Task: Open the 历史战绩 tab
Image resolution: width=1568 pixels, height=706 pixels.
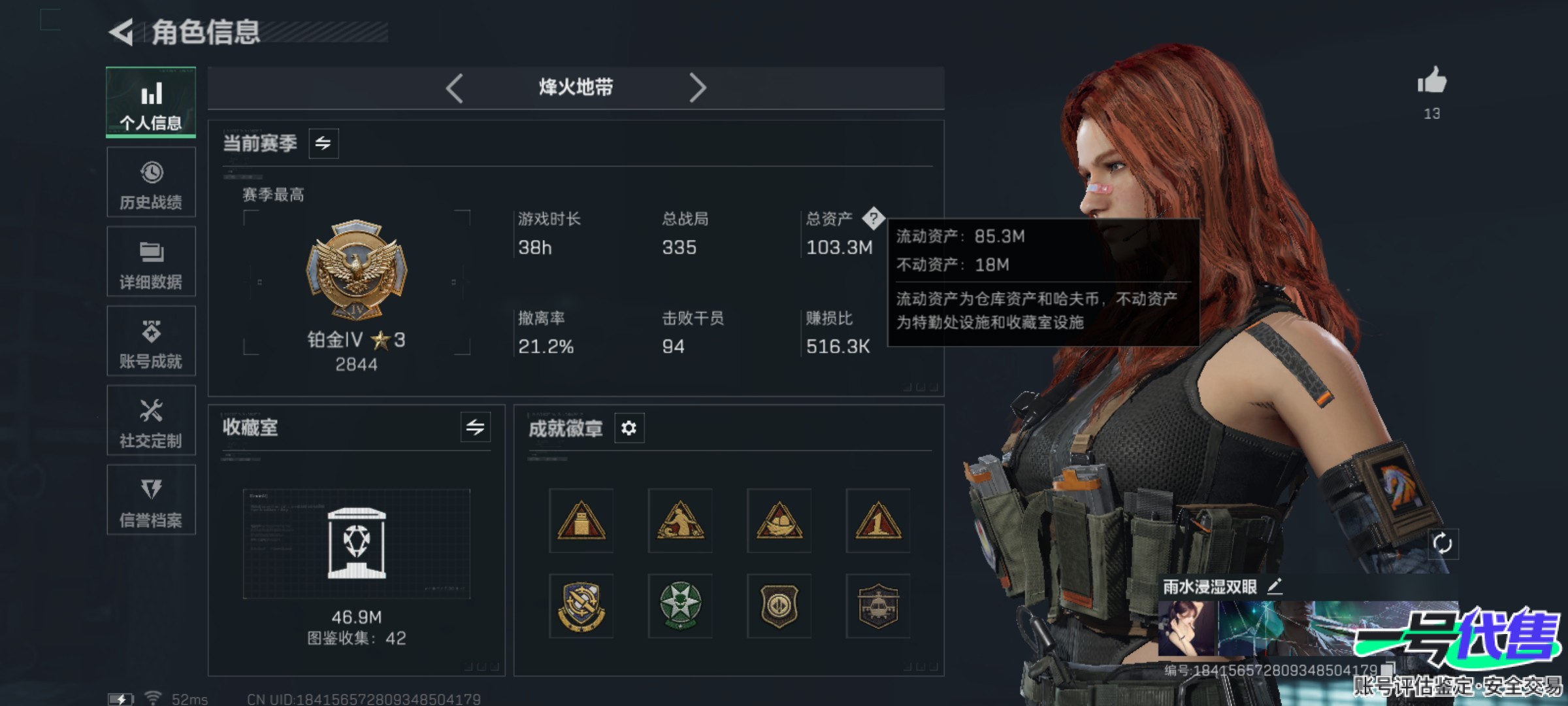Action: coord(151,182)
